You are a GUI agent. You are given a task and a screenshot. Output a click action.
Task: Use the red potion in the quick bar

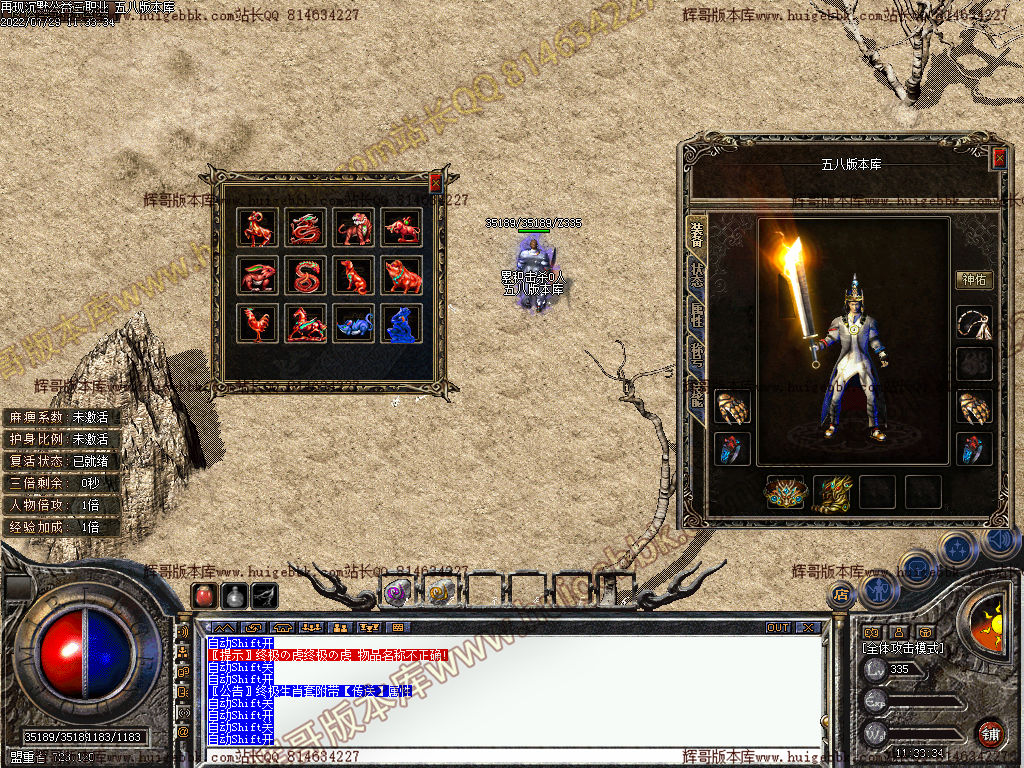203,596
